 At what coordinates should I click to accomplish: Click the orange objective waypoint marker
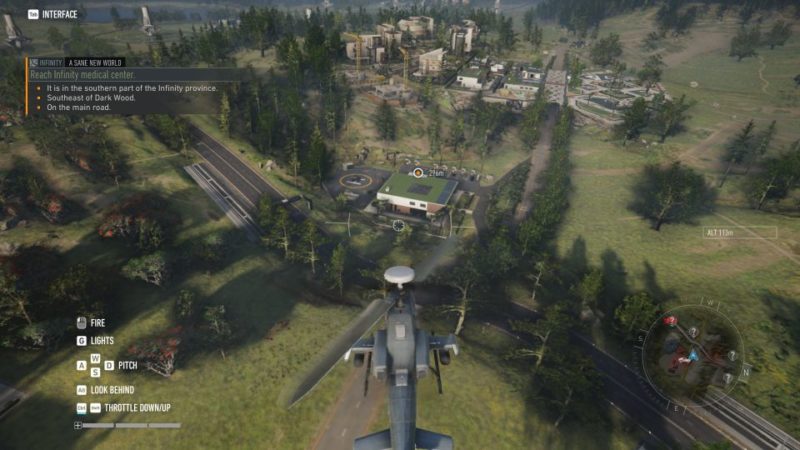[418, 173]
